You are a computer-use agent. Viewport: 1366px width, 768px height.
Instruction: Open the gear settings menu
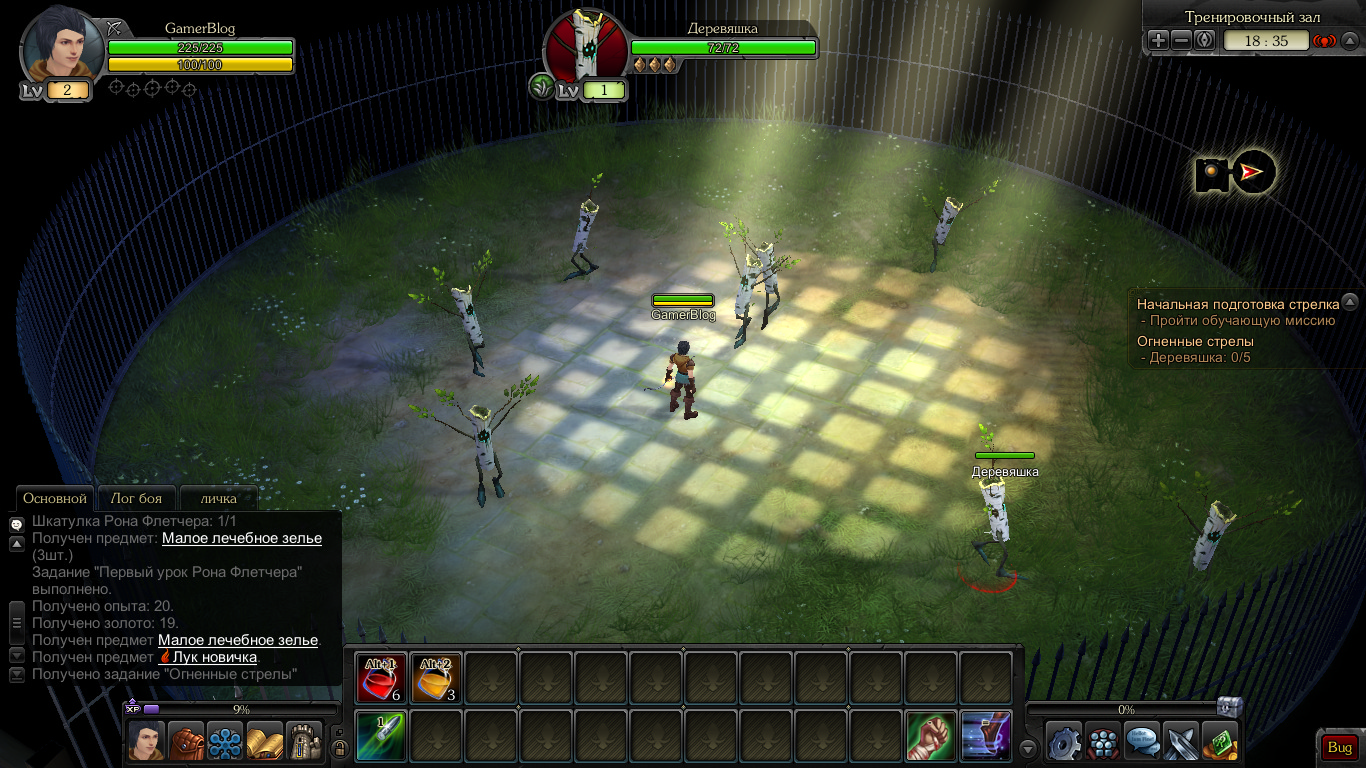click(1064, 741)
